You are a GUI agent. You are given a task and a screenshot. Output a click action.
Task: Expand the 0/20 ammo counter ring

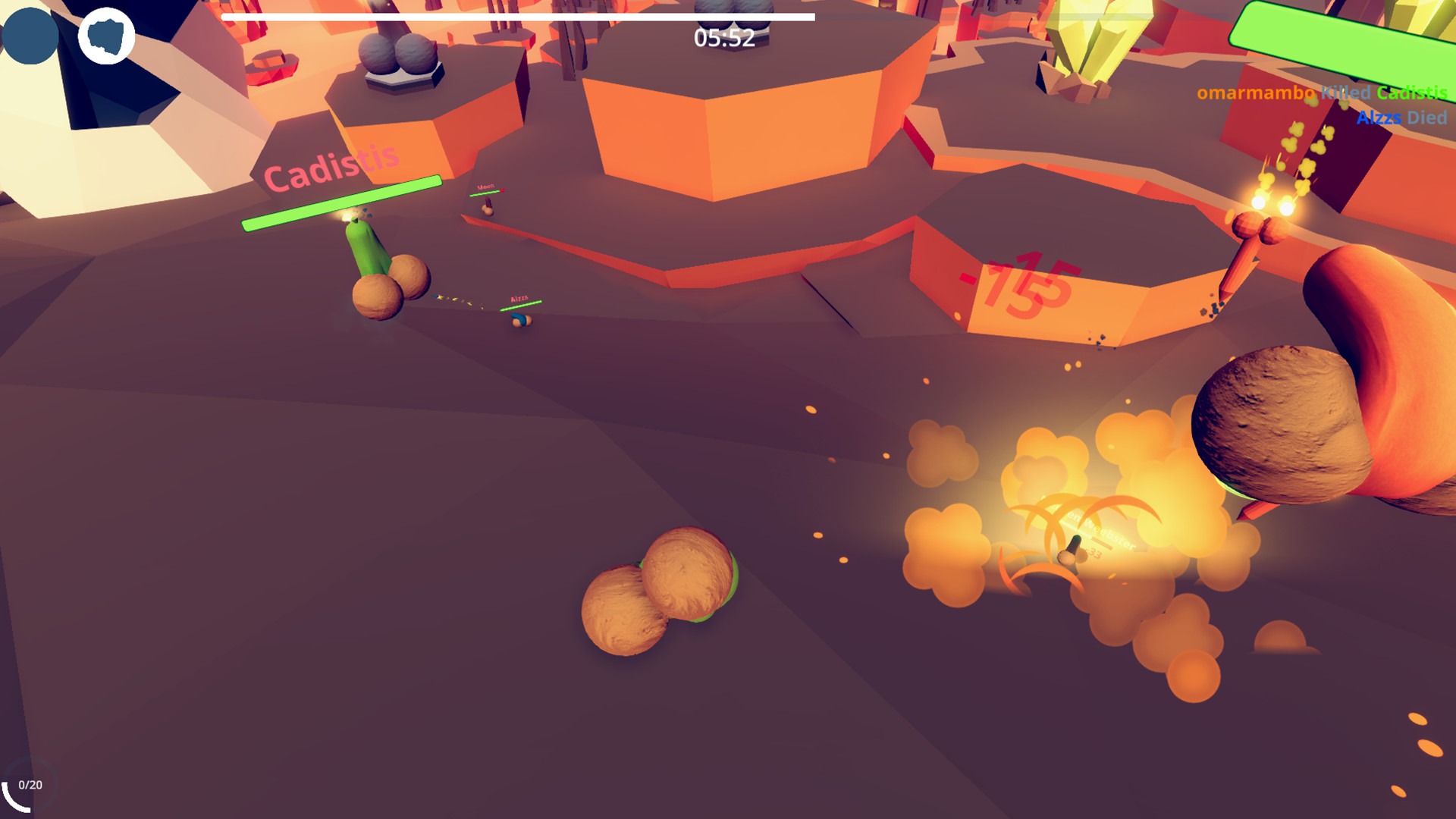point(32,785)
